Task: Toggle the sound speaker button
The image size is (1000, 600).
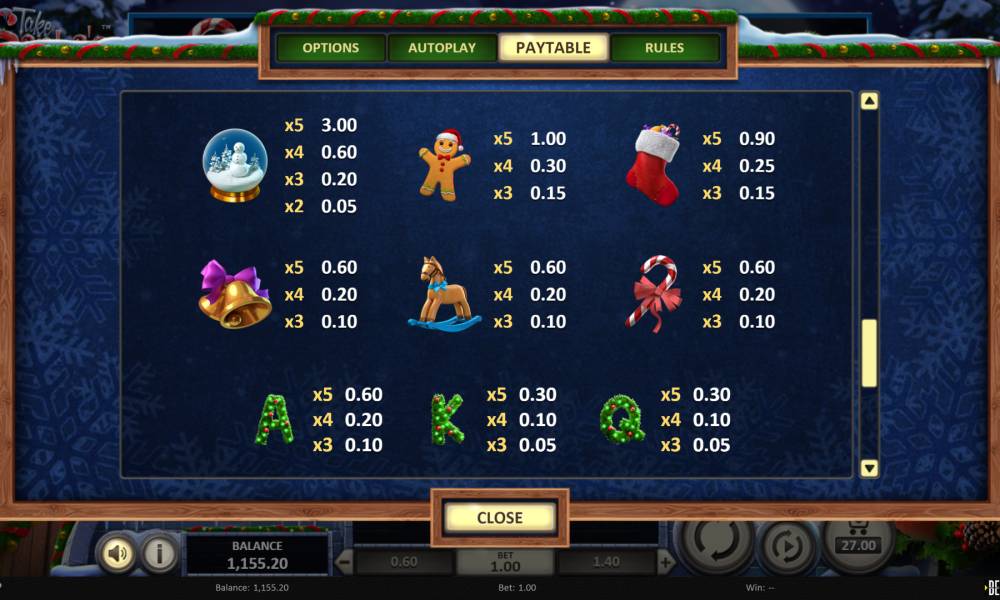Action: 116,553
